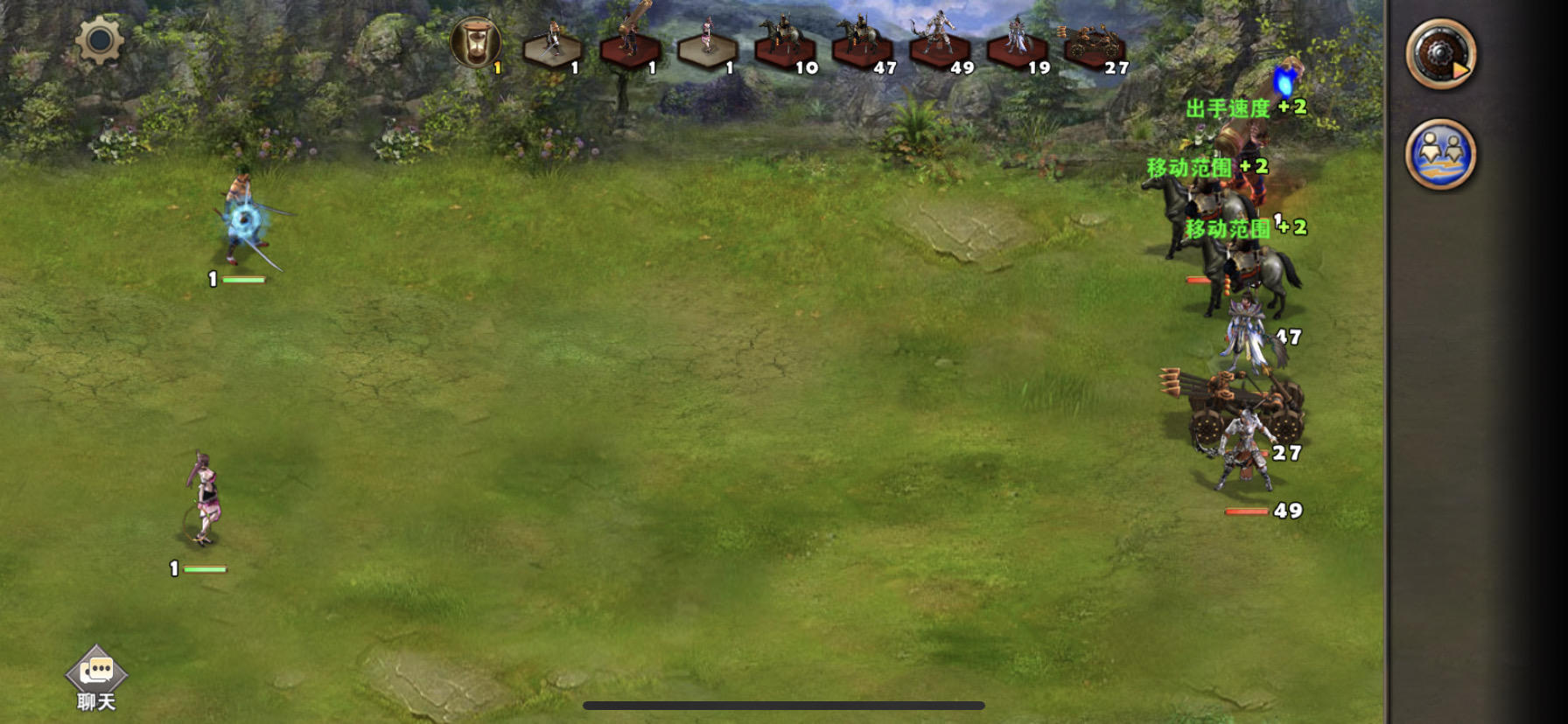Click the green health bar near the swordsman
This screenshot has width=1568, height=724.
tap(243, 281)
